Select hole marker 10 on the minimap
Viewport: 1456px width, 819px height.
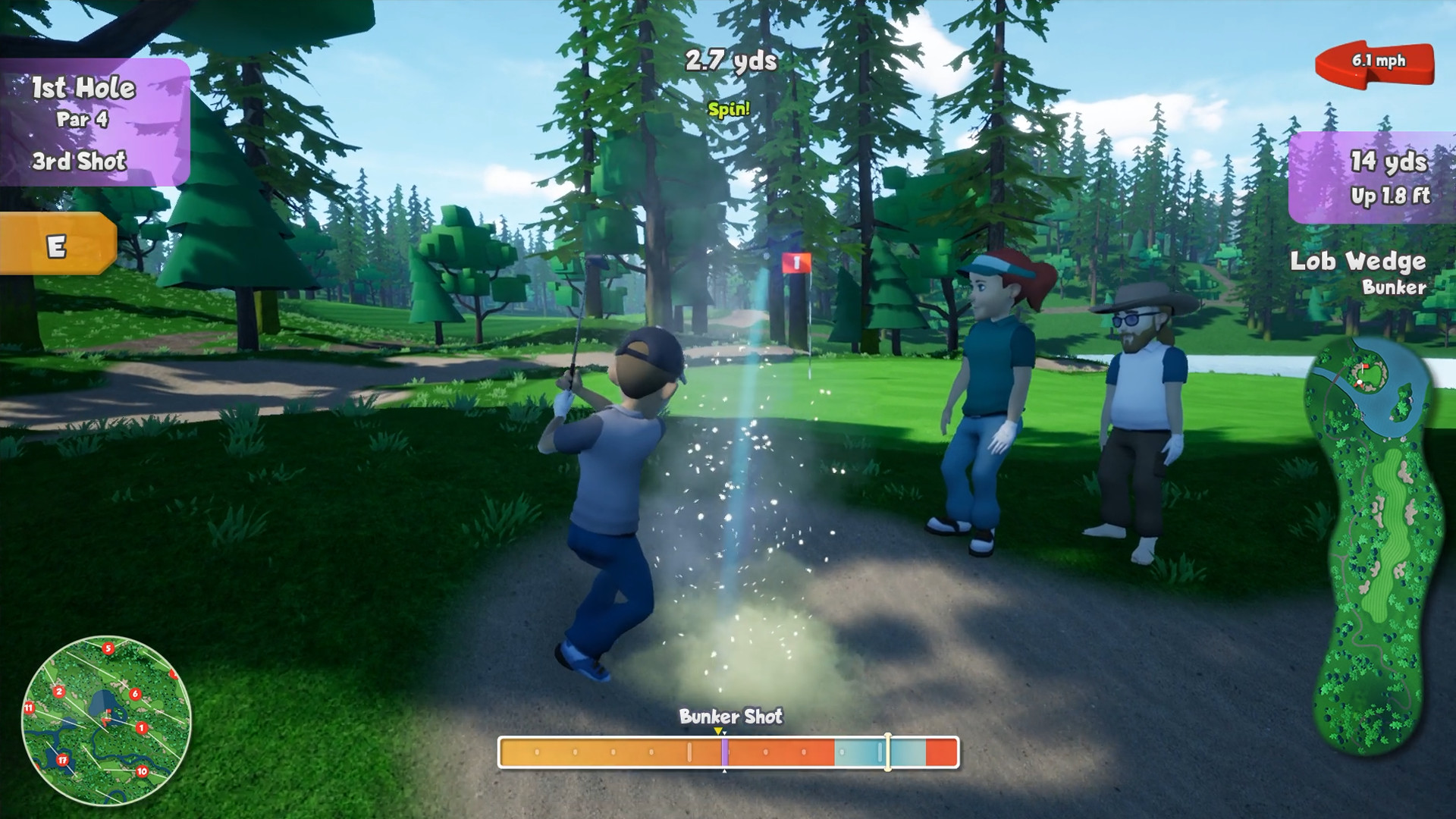click(142, 771)
